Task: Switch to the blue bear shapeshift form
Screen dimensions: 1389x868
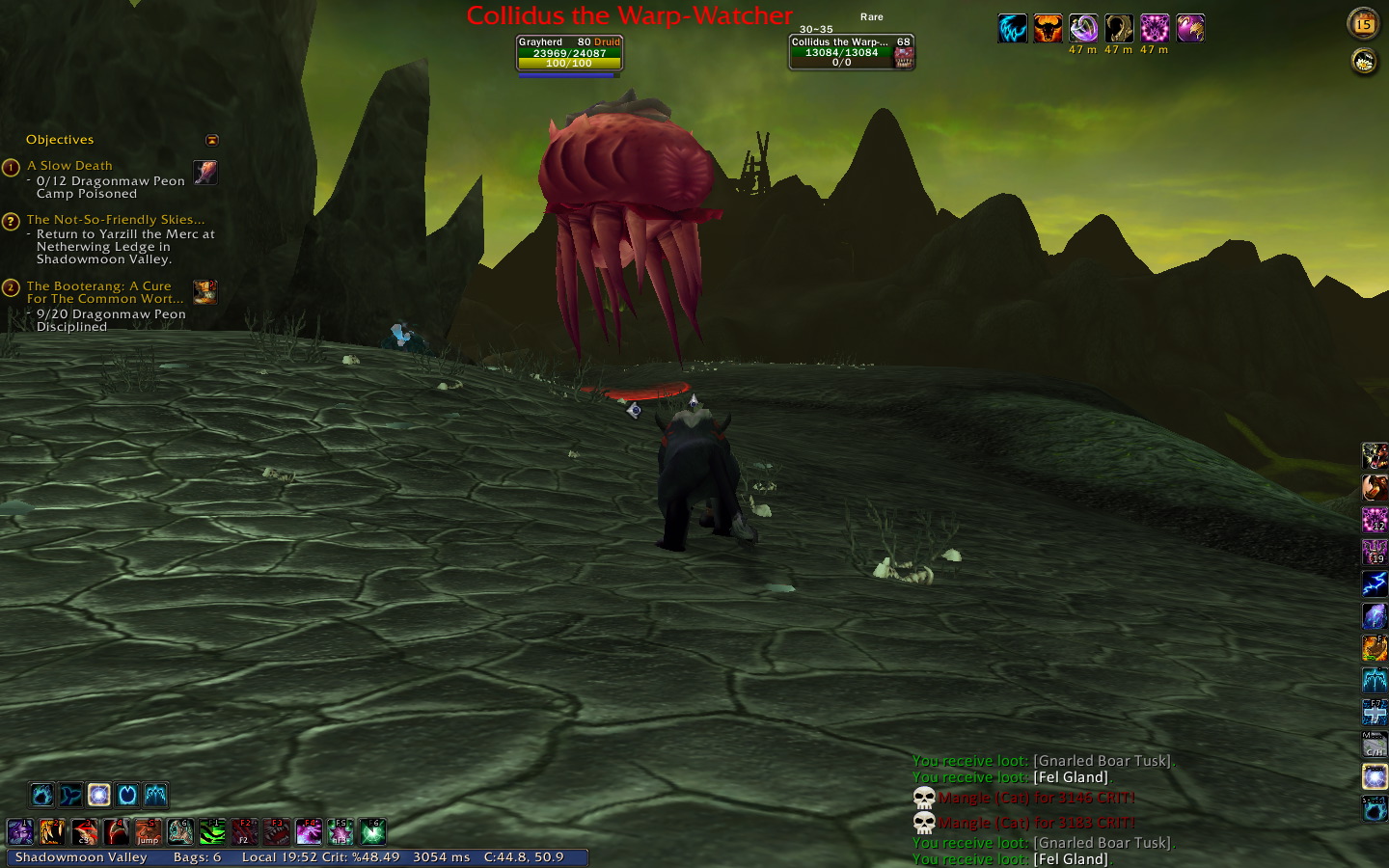Action: tap(41, 795)
